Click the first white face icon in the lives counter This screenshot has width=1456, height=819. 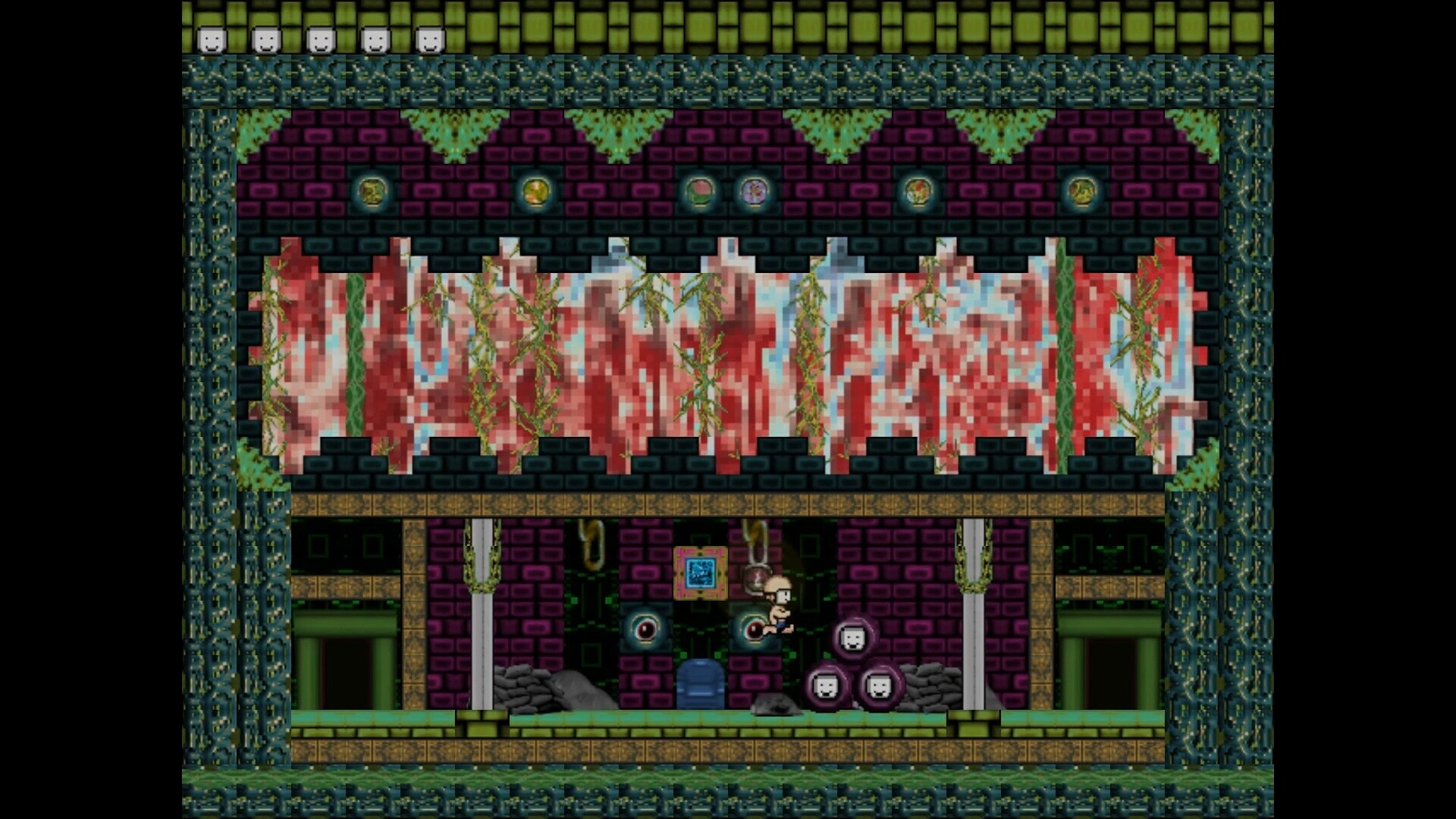pyautogui.click(x=210, y=39)
